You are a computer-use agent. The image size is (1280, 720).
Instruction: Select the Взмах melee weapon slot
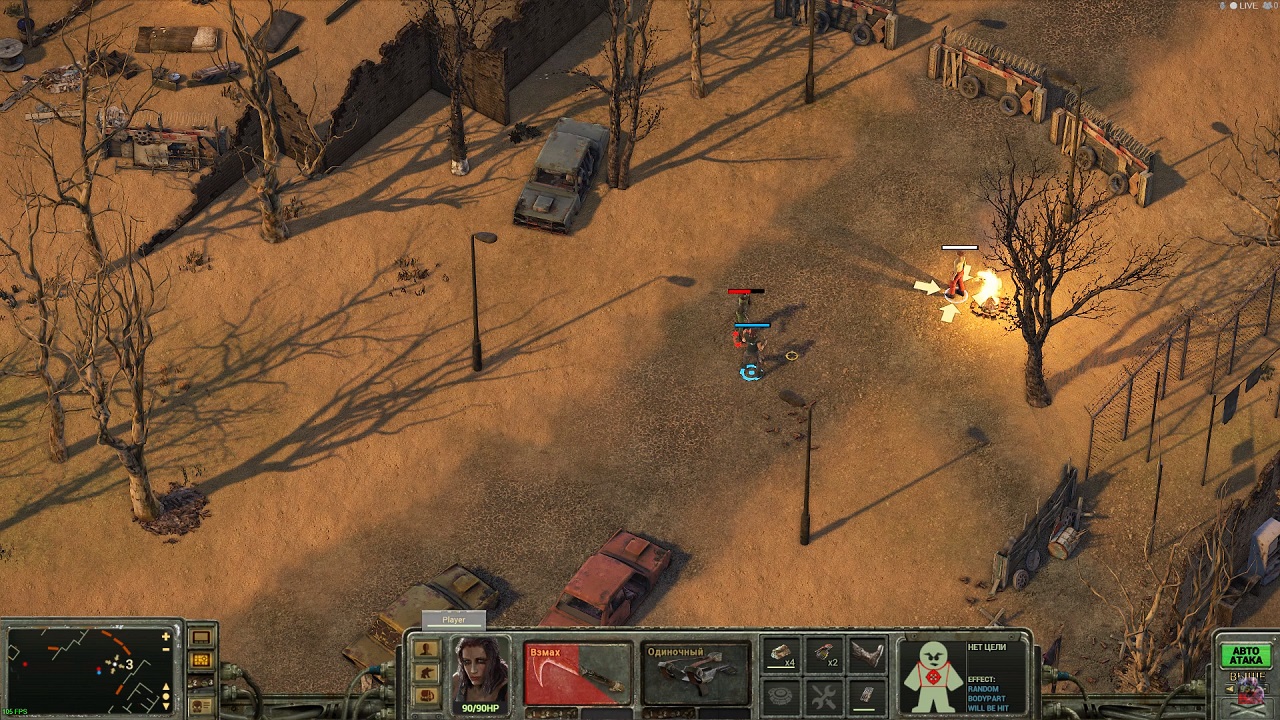coord(577,673)
